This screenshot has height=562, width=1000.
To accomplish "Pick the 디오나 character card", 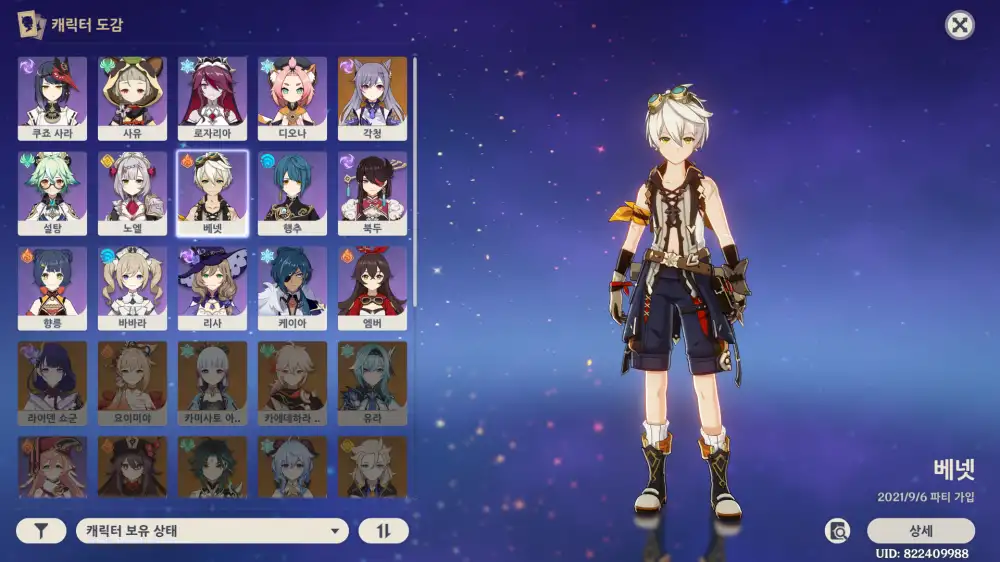I will [x=292, y=98].
